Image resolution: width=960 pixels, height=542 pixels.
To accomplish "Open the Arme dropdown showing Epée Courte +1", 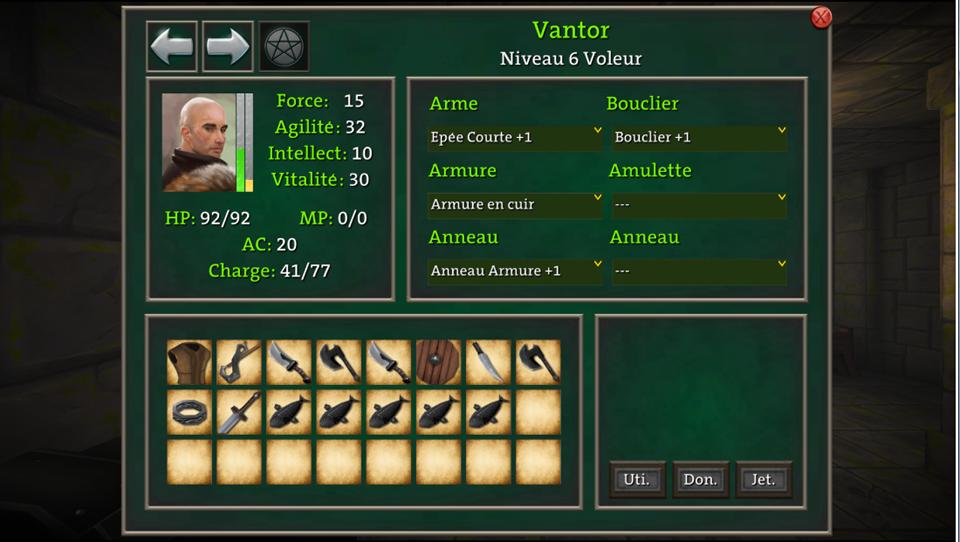I will [x=514, y=137].
